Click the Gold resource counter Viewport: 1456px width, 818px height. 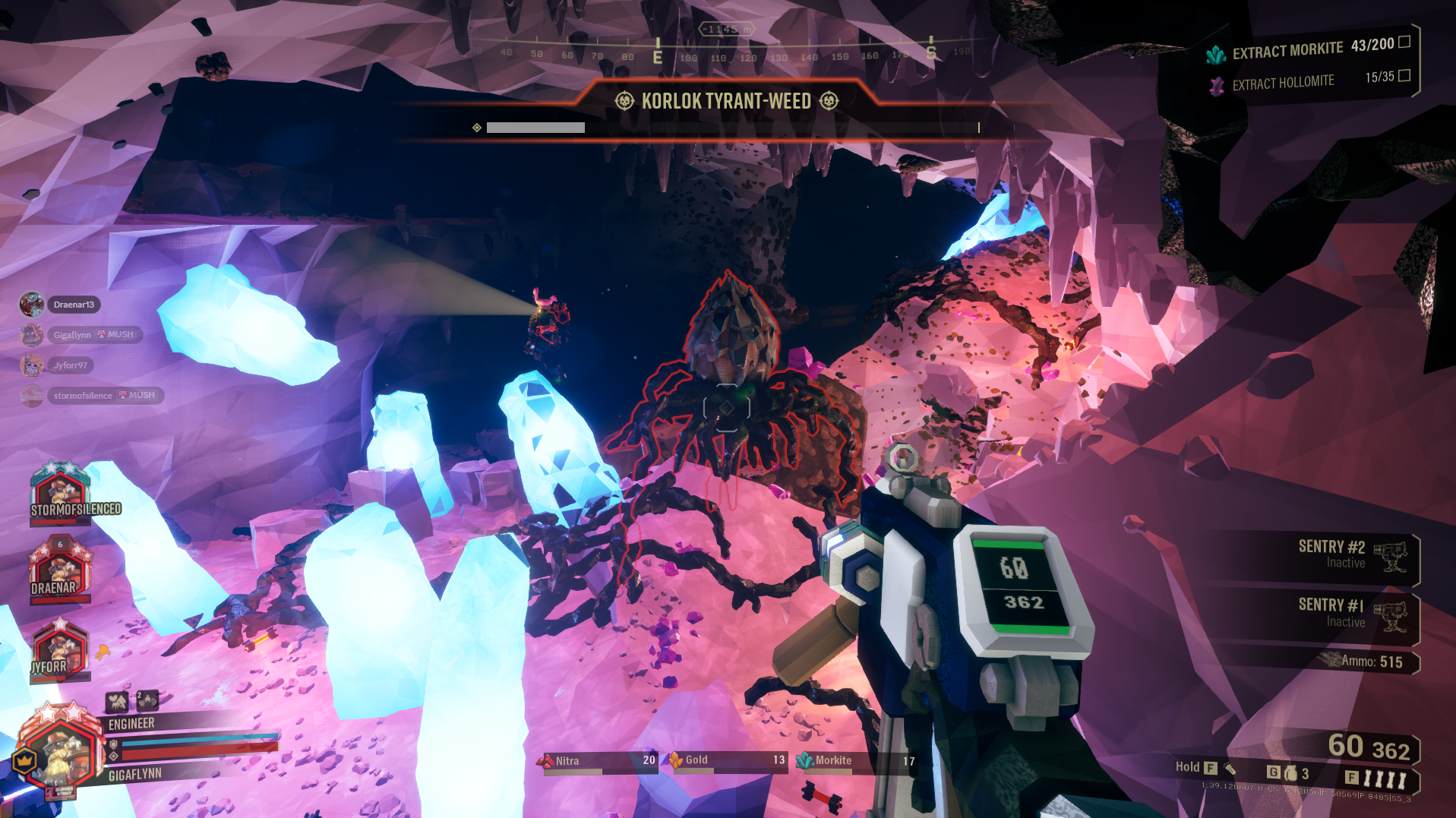point(727,761)
